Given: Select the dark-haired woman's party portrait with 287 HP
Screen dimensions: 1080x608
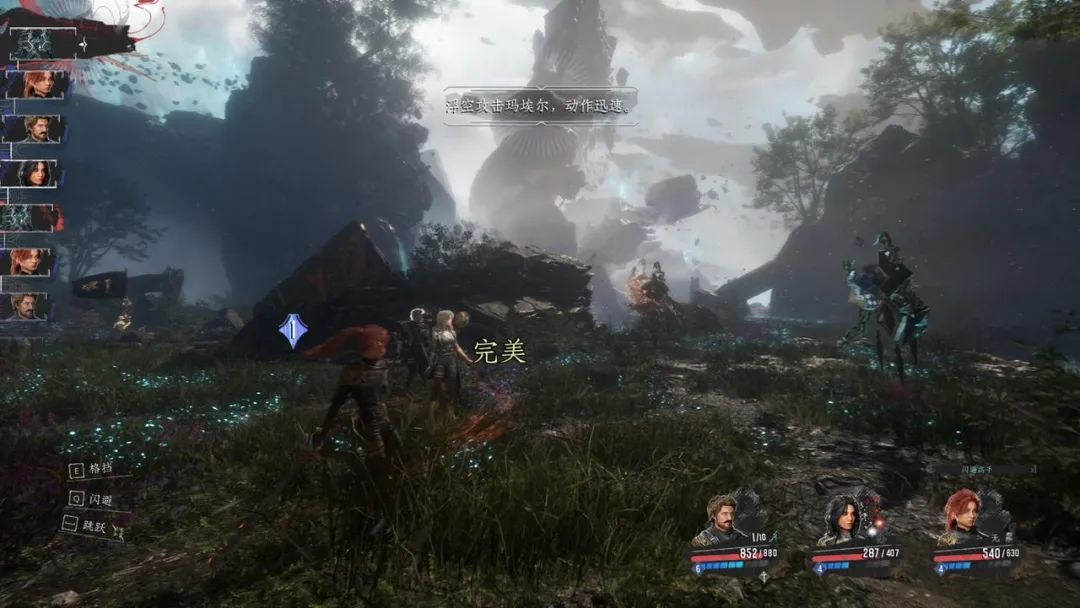Looking at the screenshot, I should click(842, 518).
